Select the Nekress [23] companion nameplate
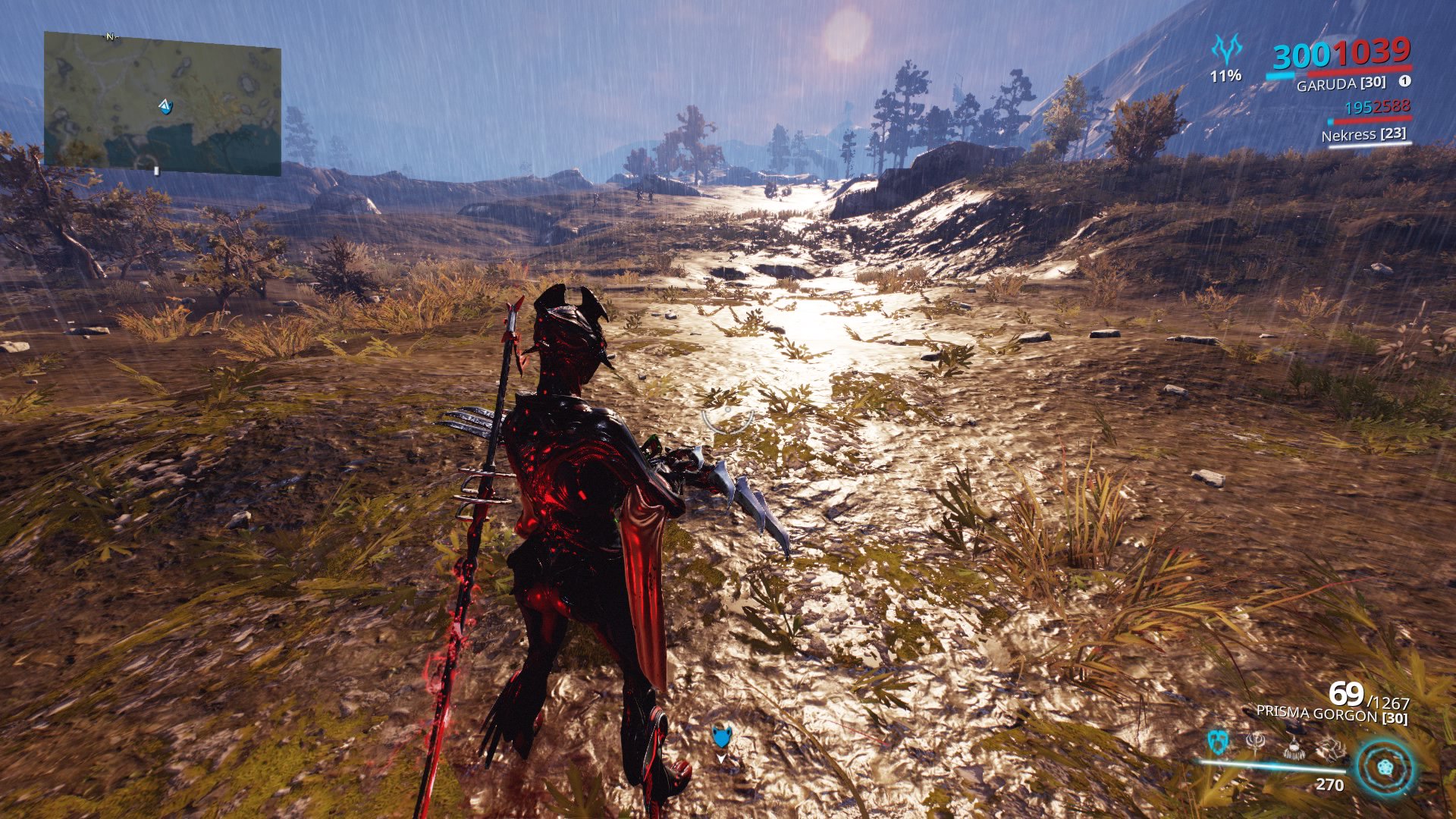 click(1363, 135)
